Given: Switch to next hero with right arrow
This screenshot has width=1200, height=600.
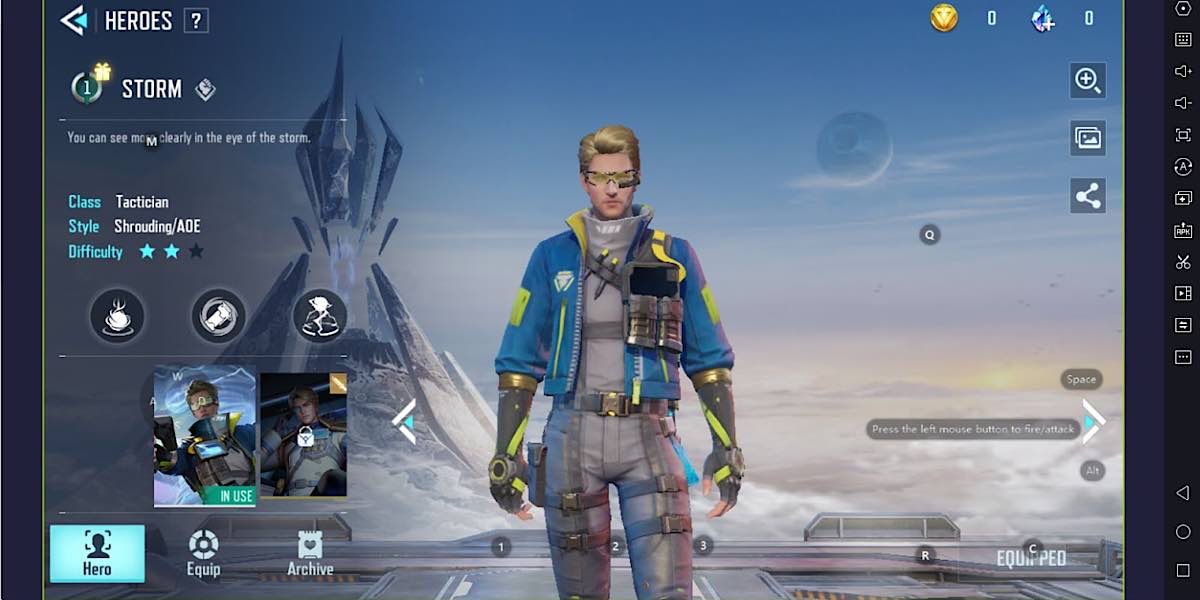Looking at the screenshot, I should pos(1093,422).
